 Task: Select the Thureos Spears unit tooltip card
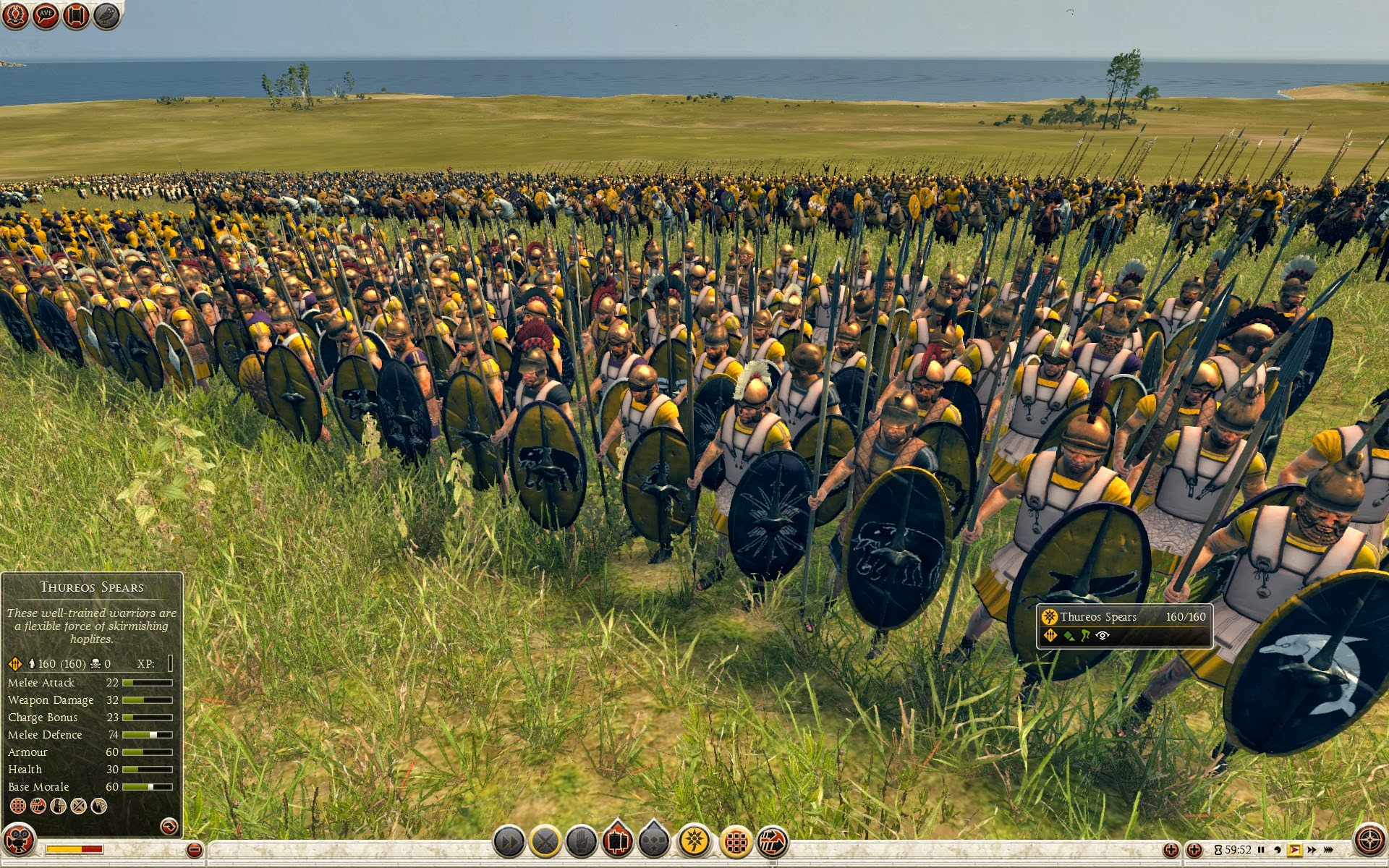[1124, 626]
